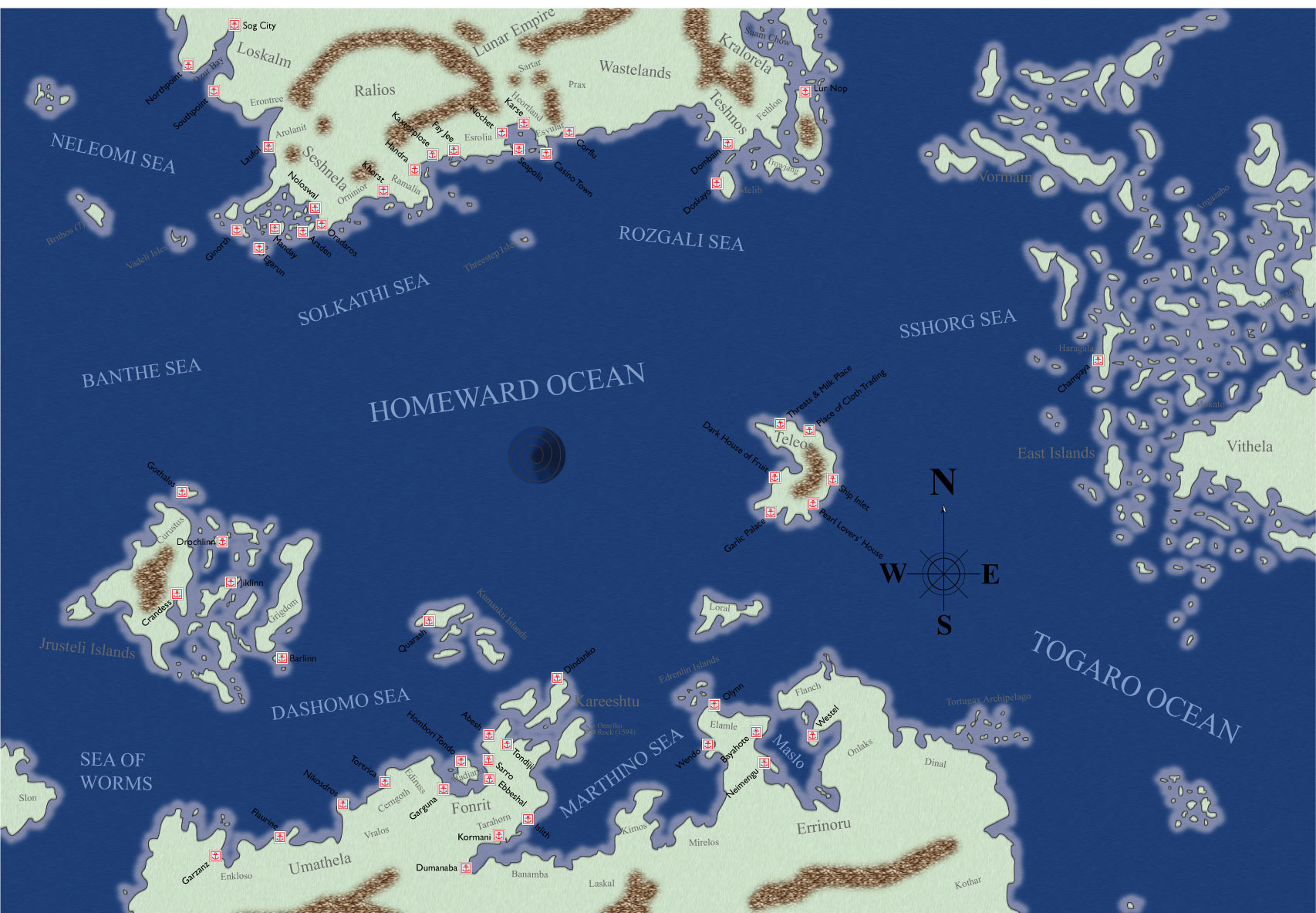Choose the Northpoint port icon
1316x913 pixels.
point(187,66)
